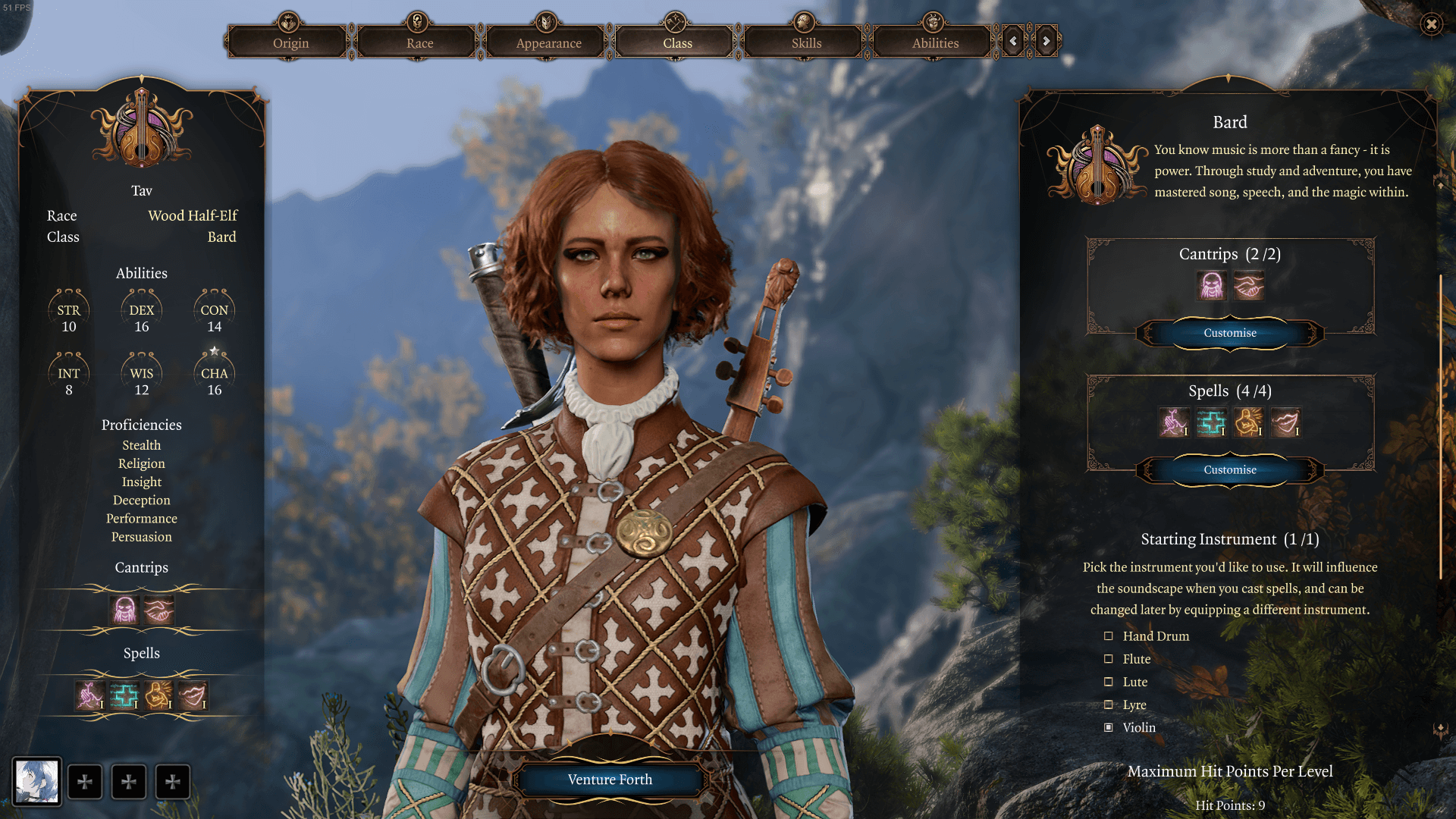Customise the Bard spells

pos(1229,470)
